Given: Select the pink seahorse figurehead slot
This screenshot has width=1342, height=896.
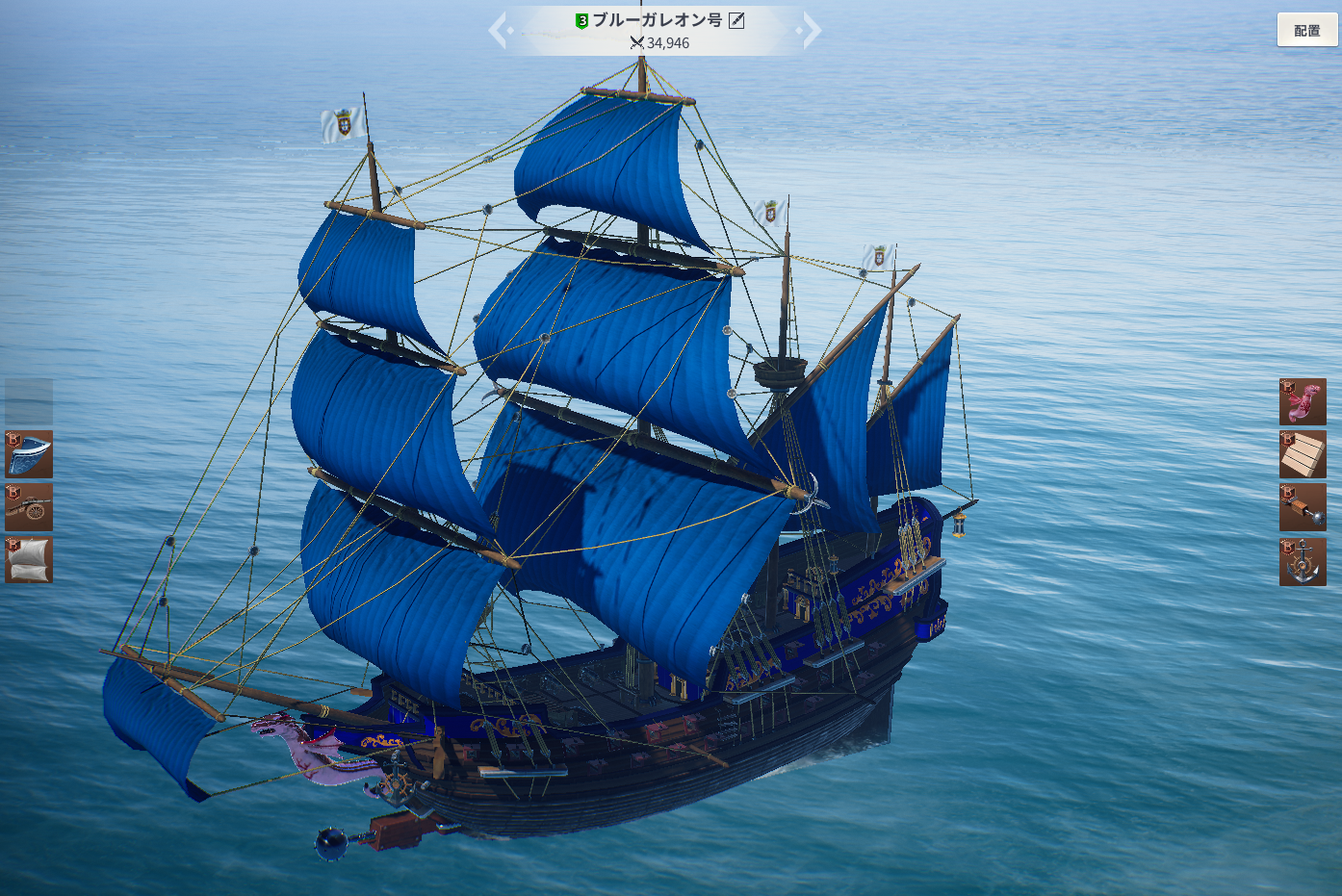Looking at the screenshot, I should 1303,401.
